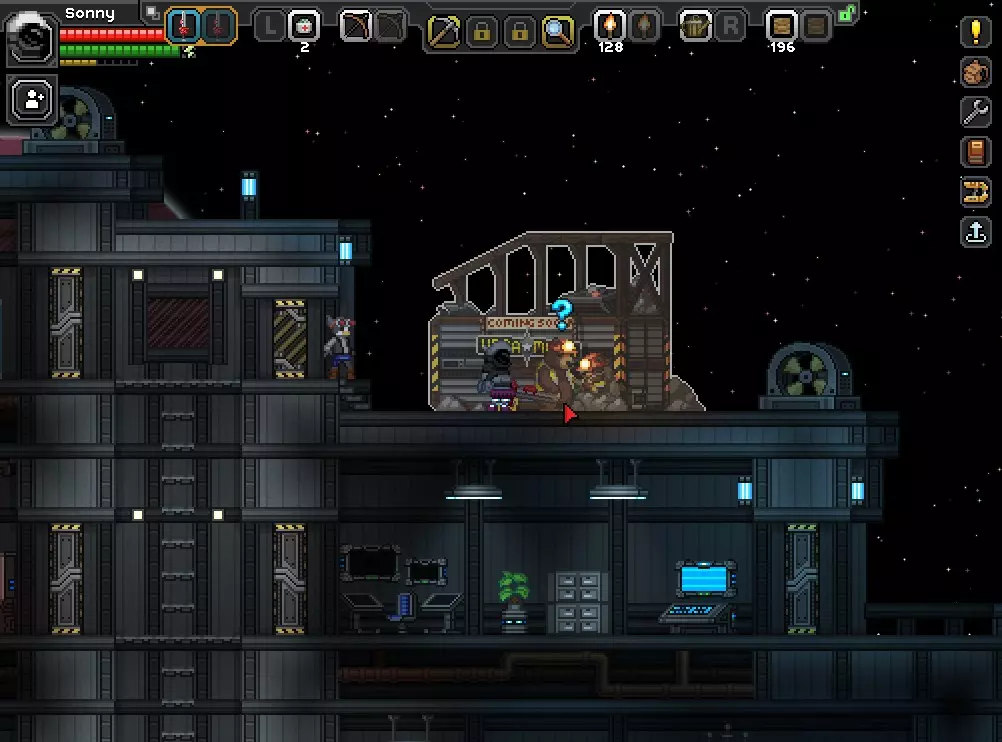Click the golden magnet icon
The width and height of the screenshot is (1002, 742).
click(x=975, y=192)
